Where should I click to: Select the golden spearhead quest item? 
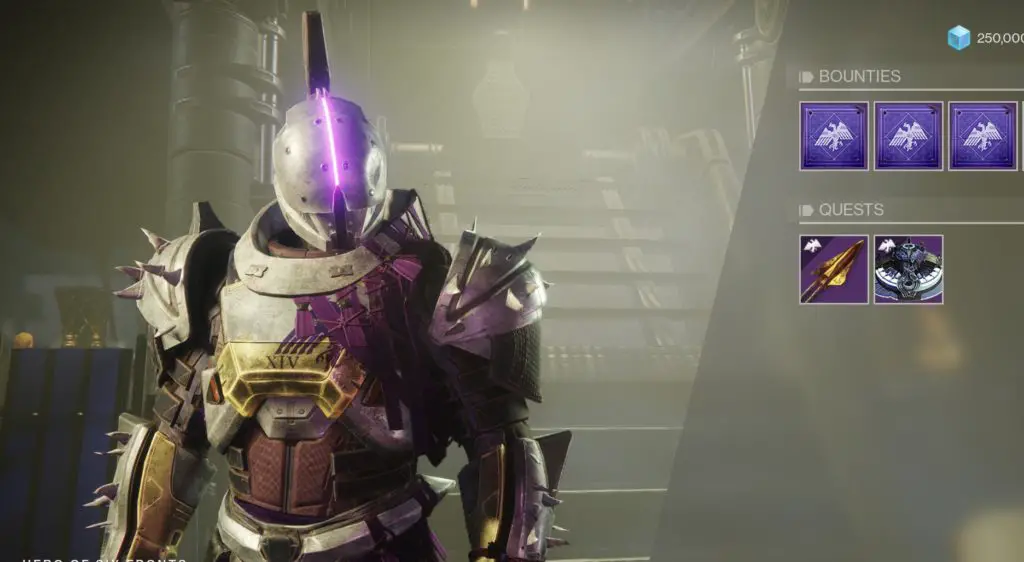point(834,269)
